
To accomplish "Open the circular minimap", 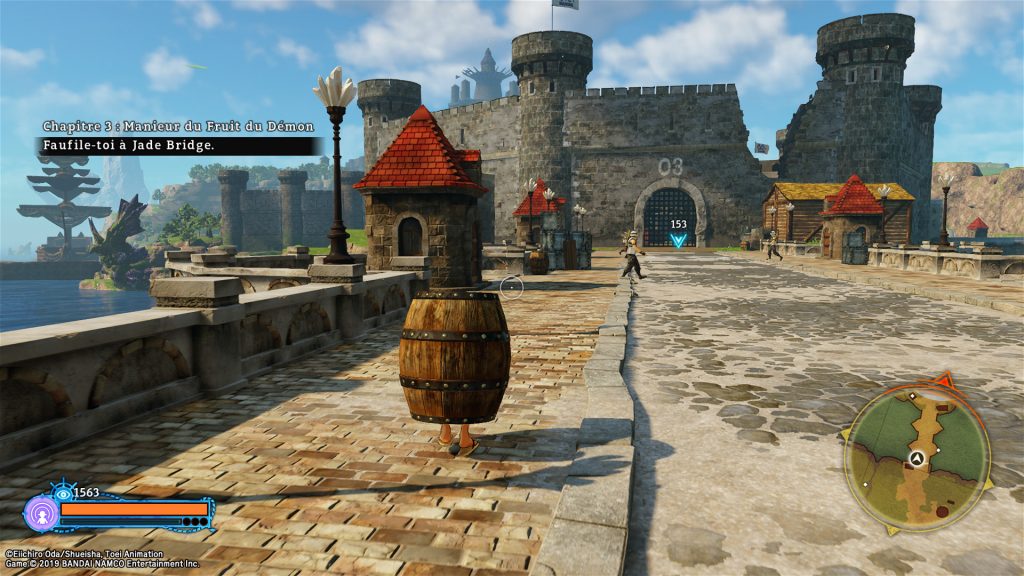I will tap(917, 458).
